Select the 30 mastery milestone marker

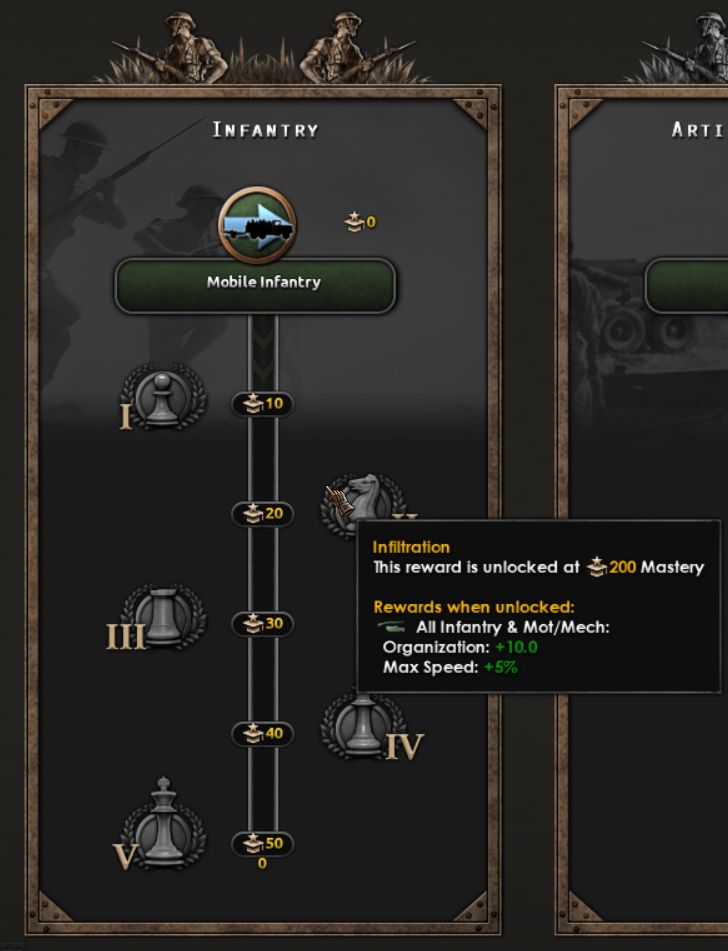262,624
